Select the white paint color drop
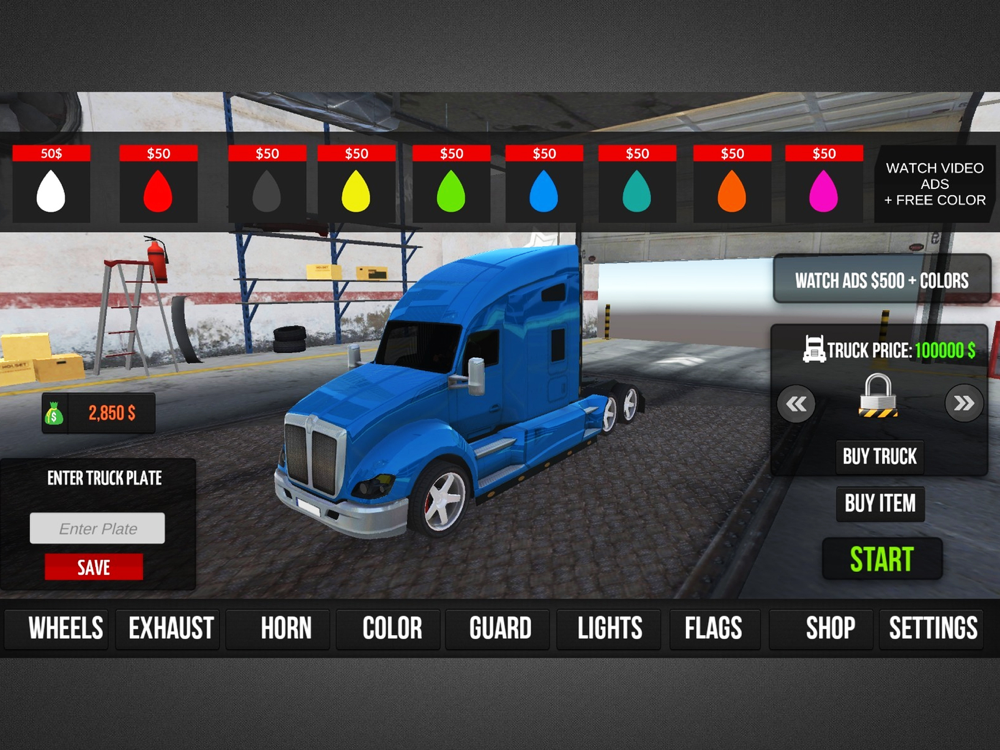This screenshot has height=750, width=1000. click(x=51, y=190)
